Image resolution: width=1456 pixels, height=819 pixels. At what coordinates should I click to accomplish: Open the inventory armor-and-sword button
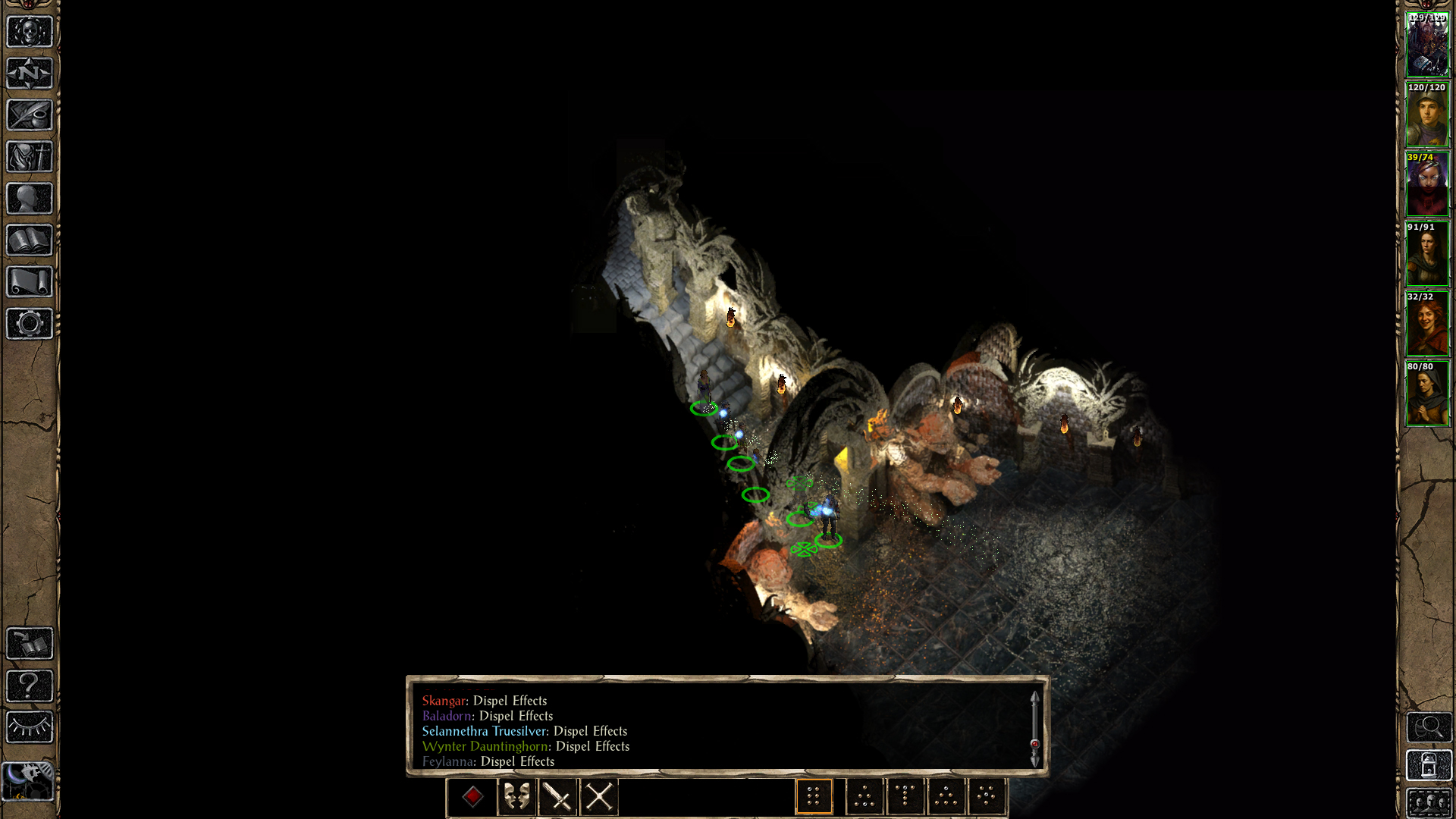point(30,157)
